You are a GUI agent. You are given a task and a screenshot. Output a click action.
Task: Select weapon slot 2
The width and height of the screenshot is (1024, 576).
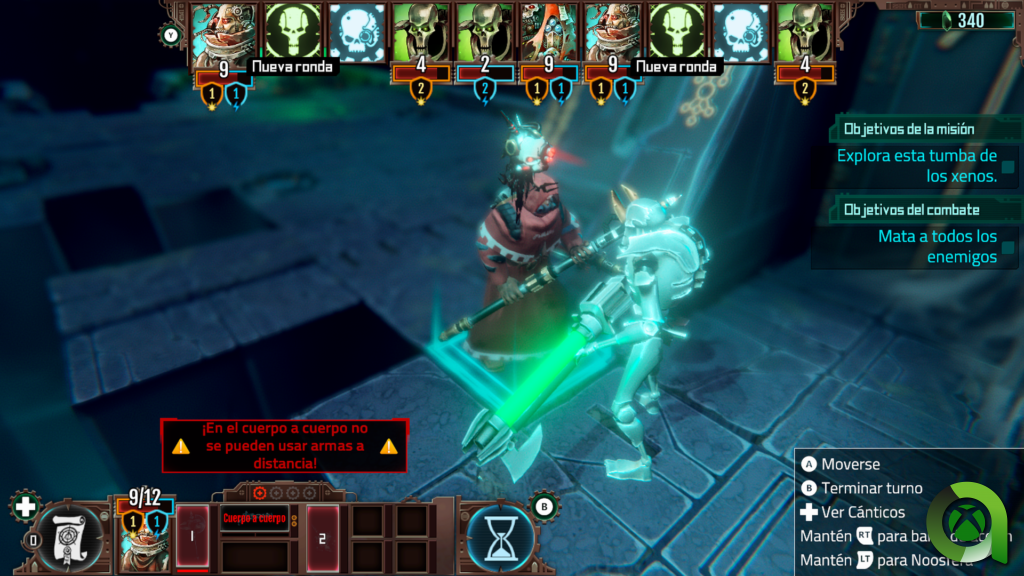pos(323,538)
